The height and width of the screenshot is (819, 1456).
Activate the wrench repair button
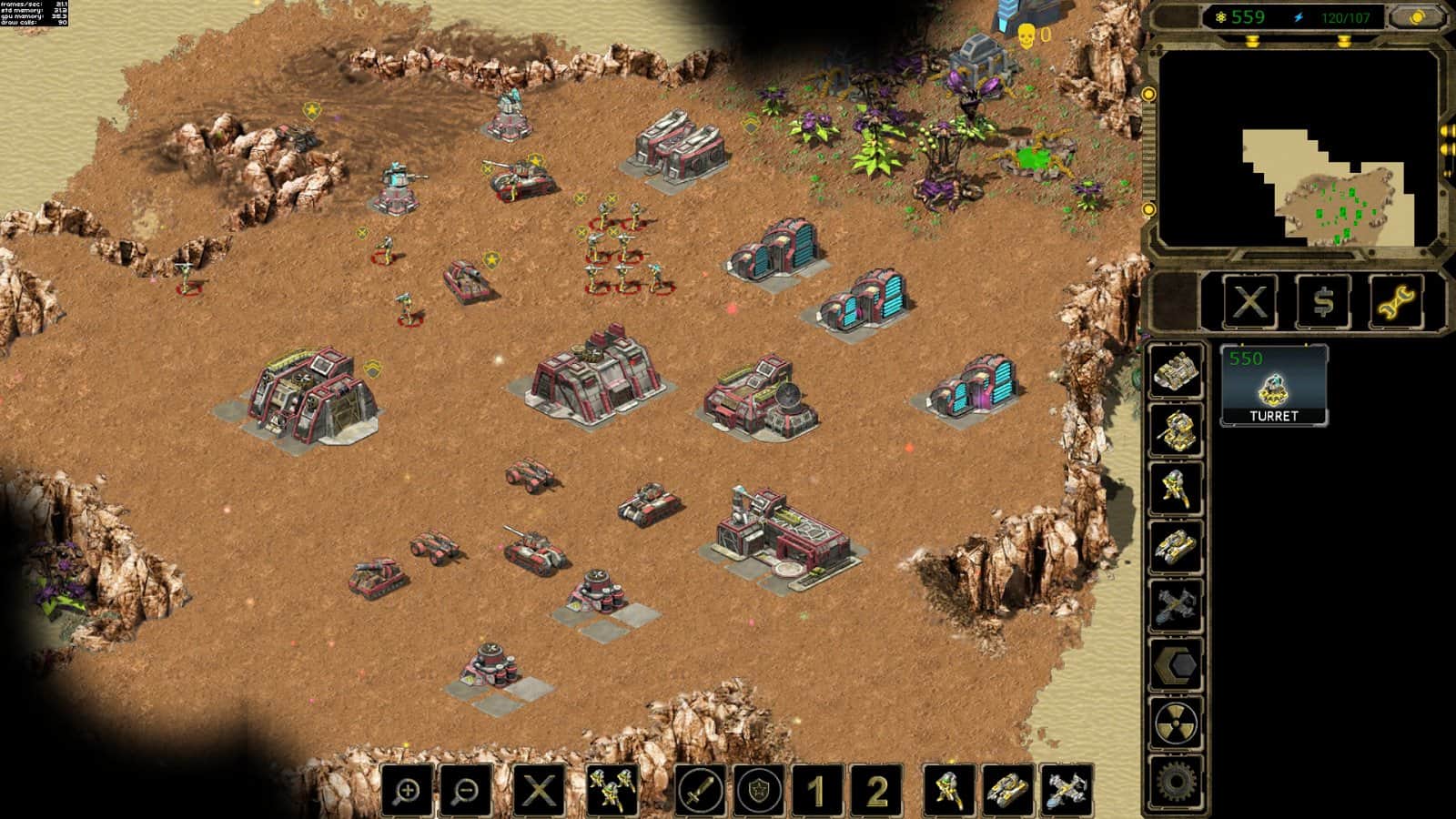(1397, 301)
